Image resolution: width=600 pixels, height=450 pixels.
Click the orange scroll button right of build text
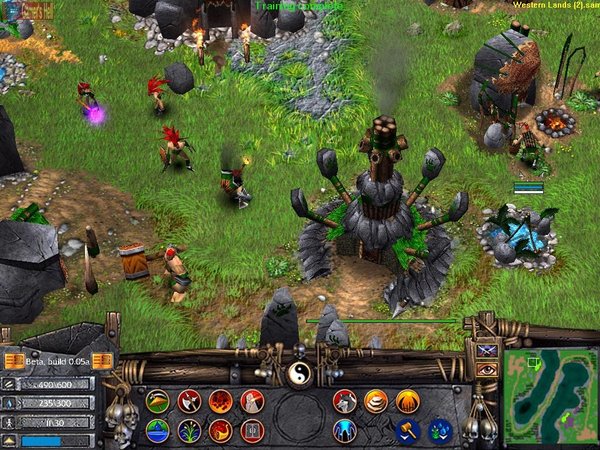pos(101,360)
